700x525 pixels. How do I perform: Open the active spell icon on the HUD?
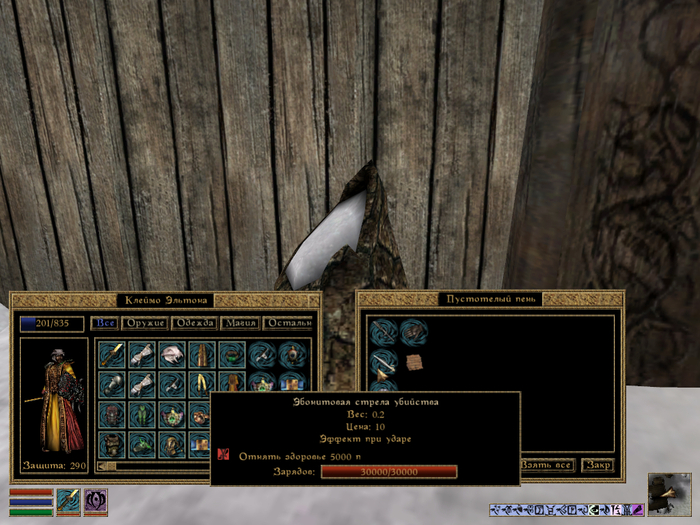pos(96,499)
